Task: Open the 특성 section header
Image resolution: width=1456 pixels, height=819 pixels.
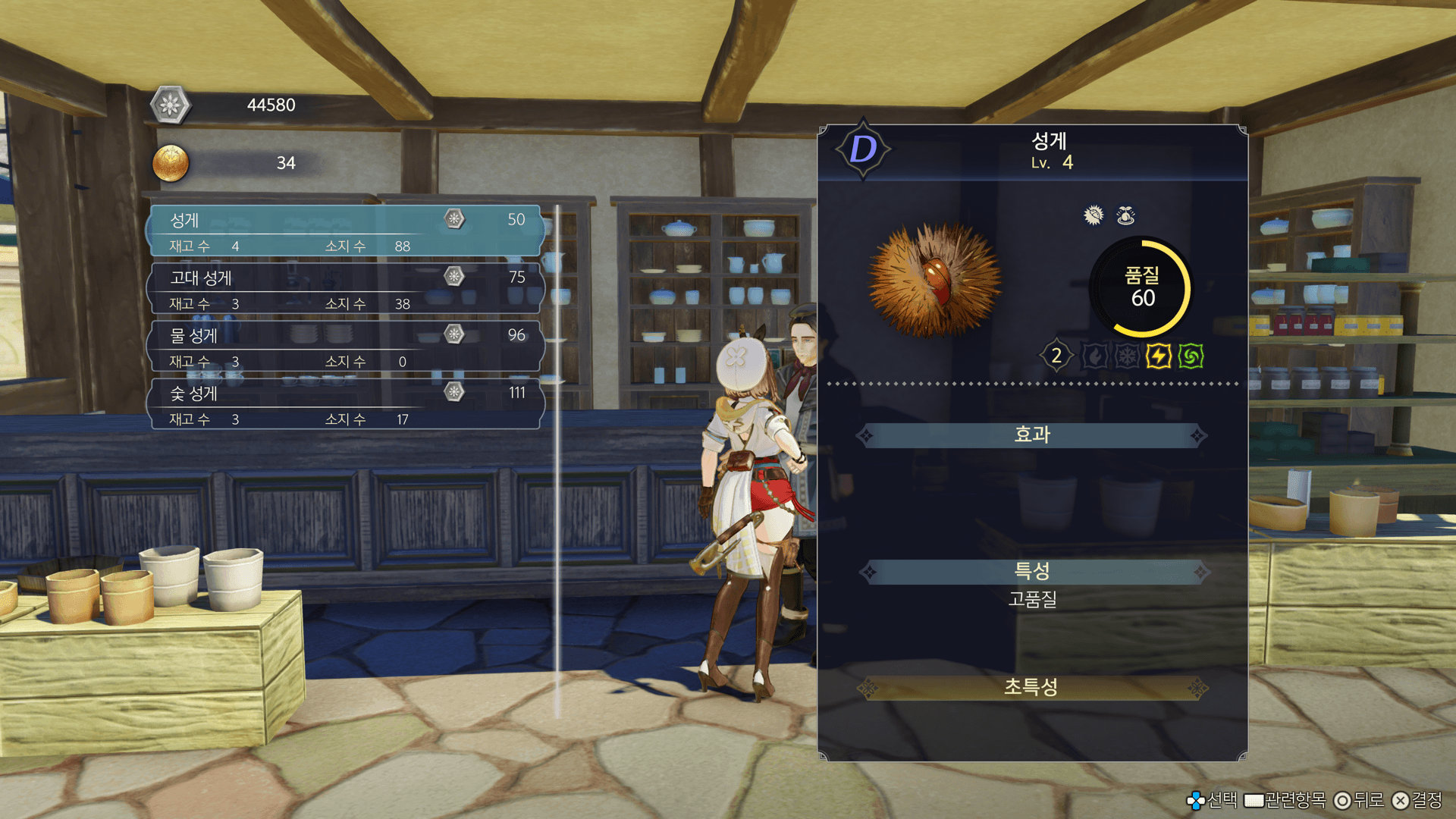Action: [1031, 571]
